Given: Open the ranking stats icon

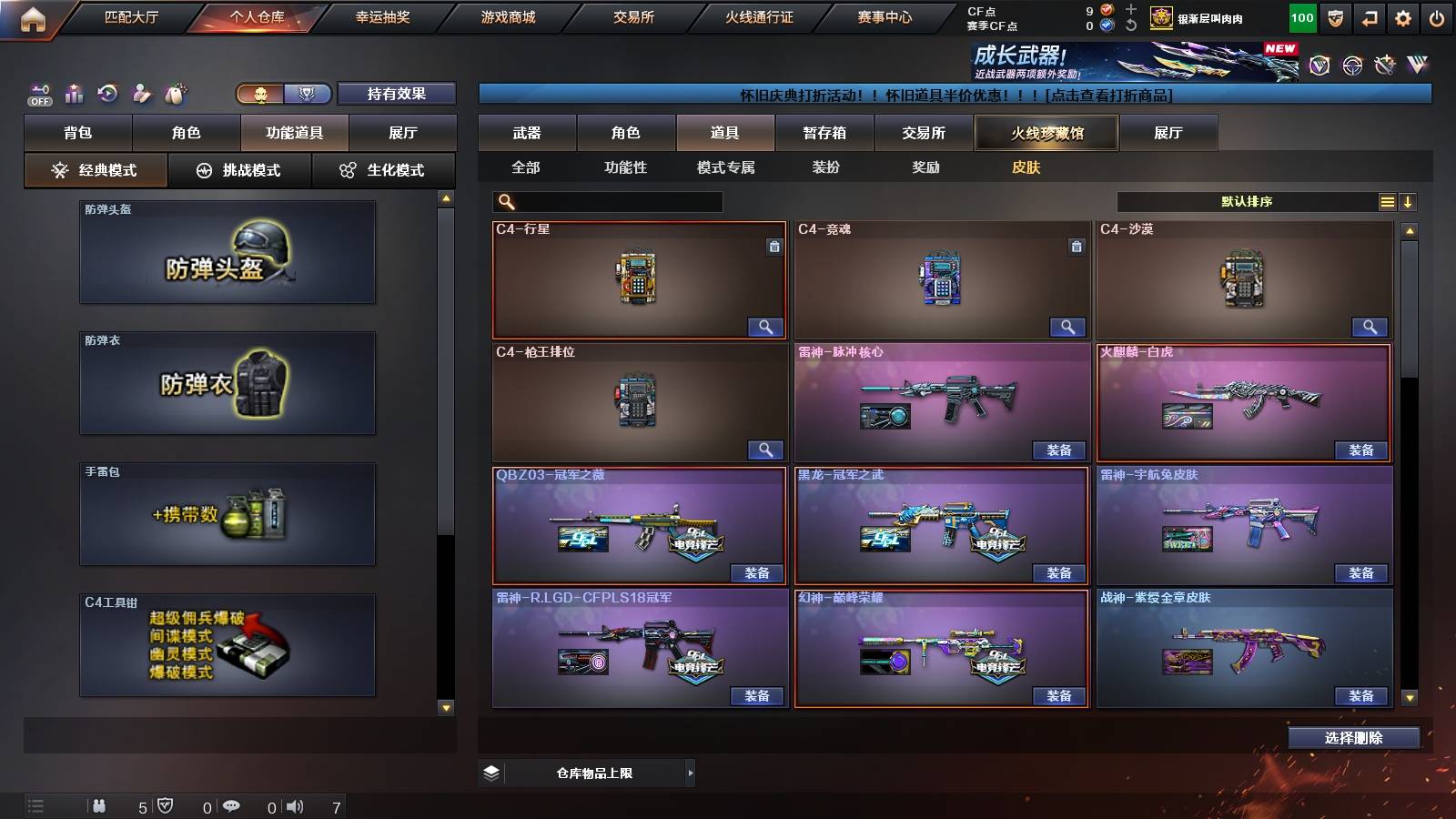Looking at the screenshot, I should 73,93.
